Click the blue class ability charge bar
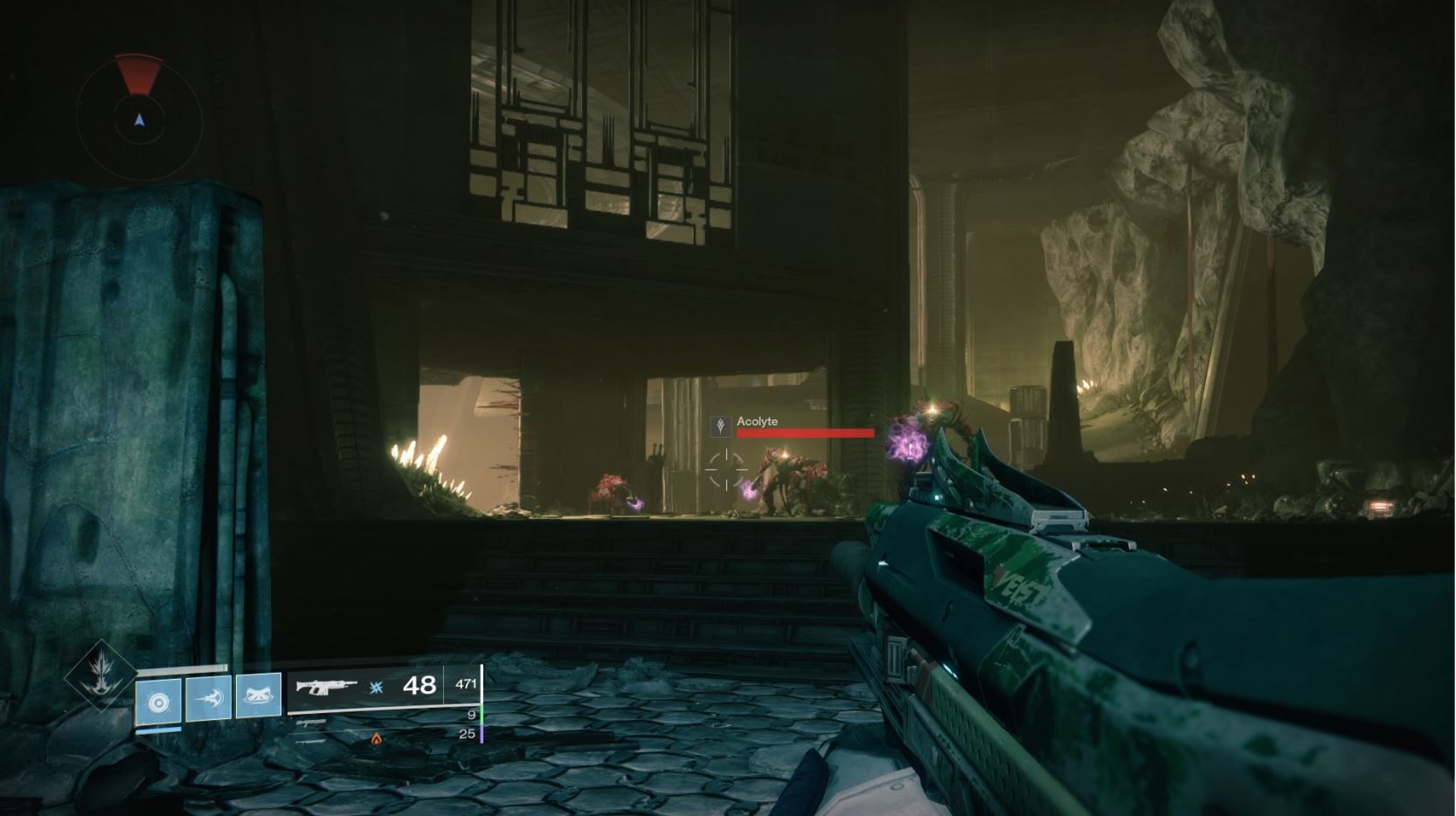The height and width of the screenshot is (816, 1456). coord(158,730)
